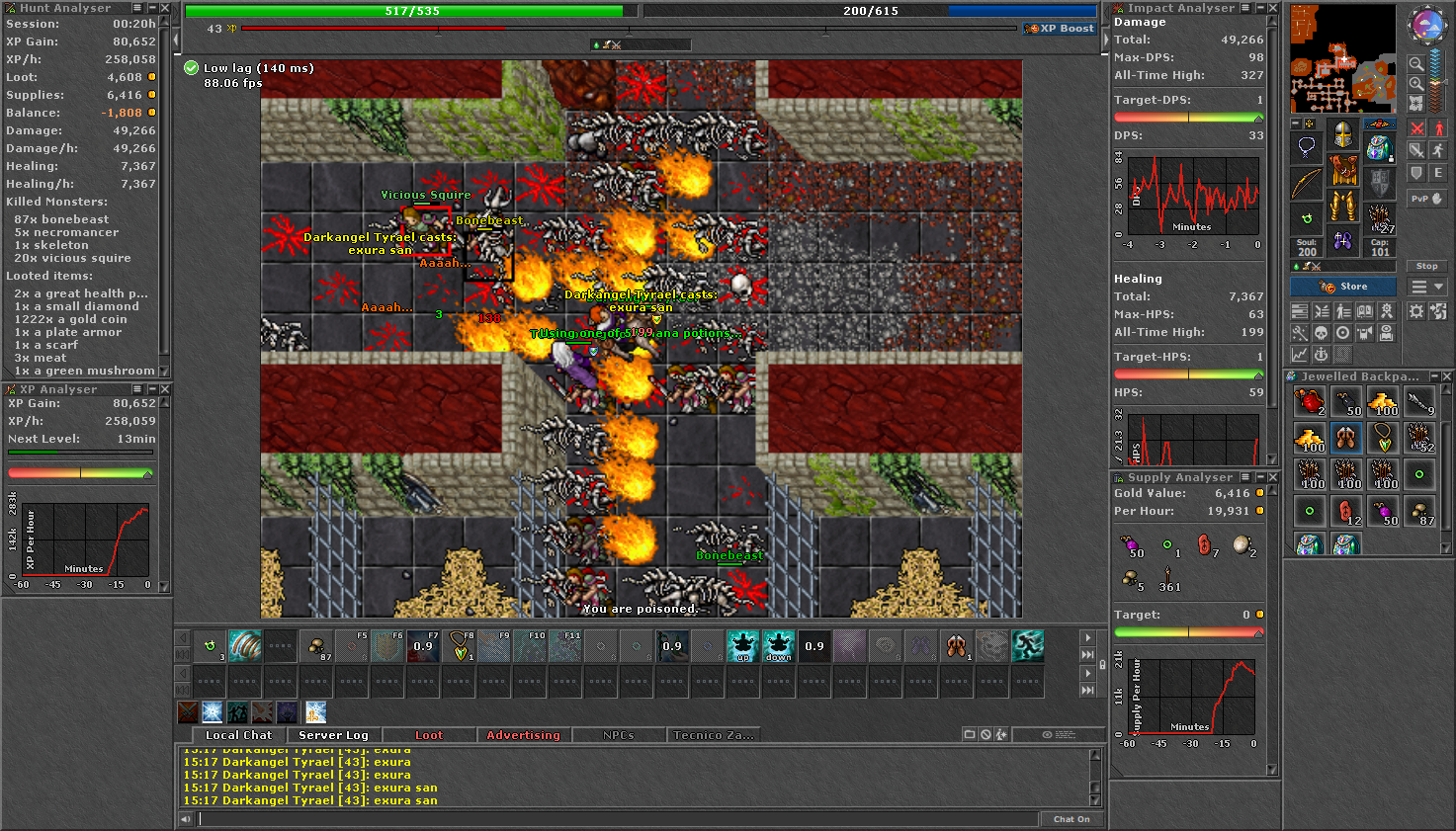Open the Advertising chat tab

coord(523,734)
